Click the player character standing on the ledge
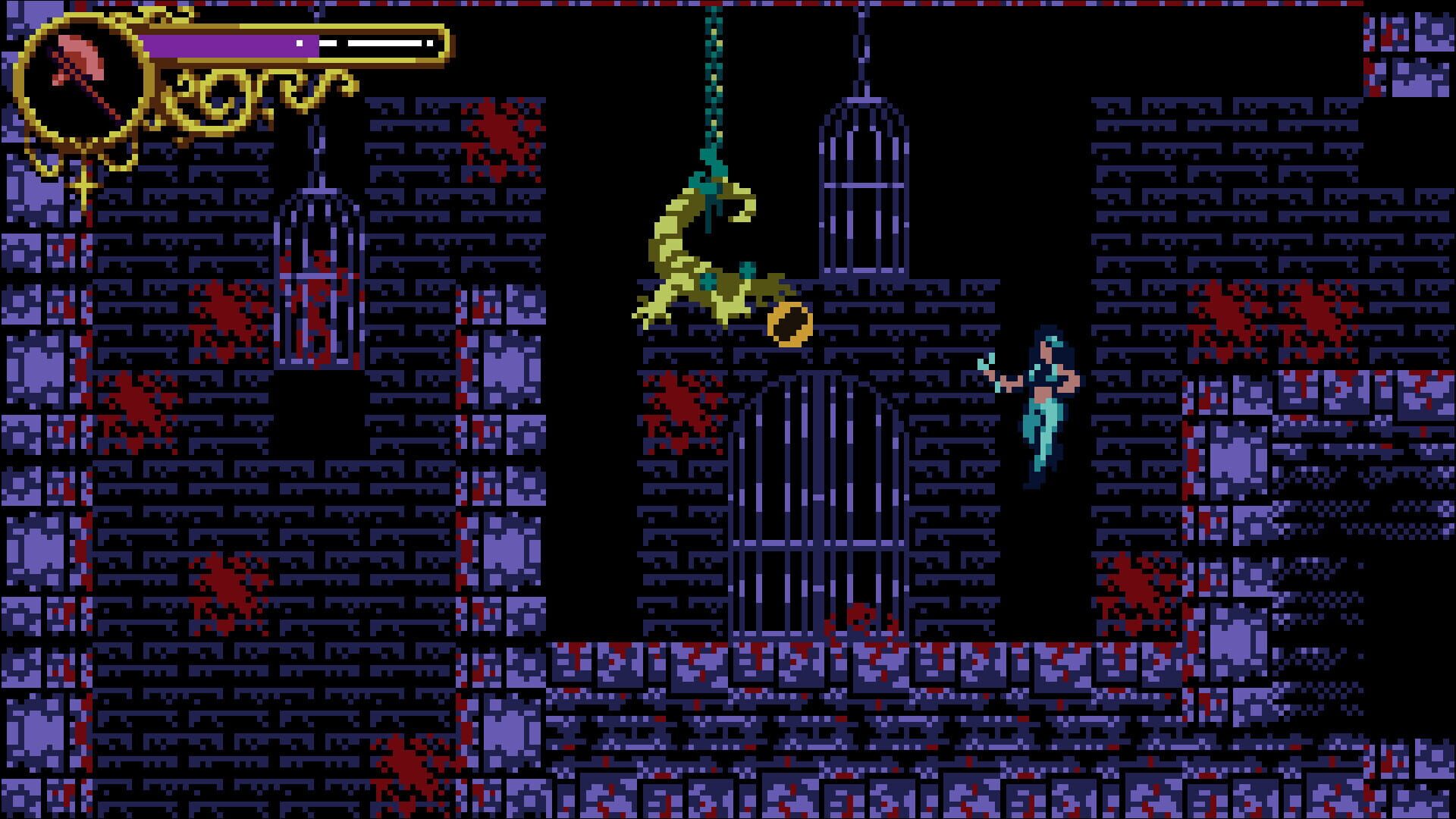The height and width of the screenshot is (819, 1456). 1046,402
